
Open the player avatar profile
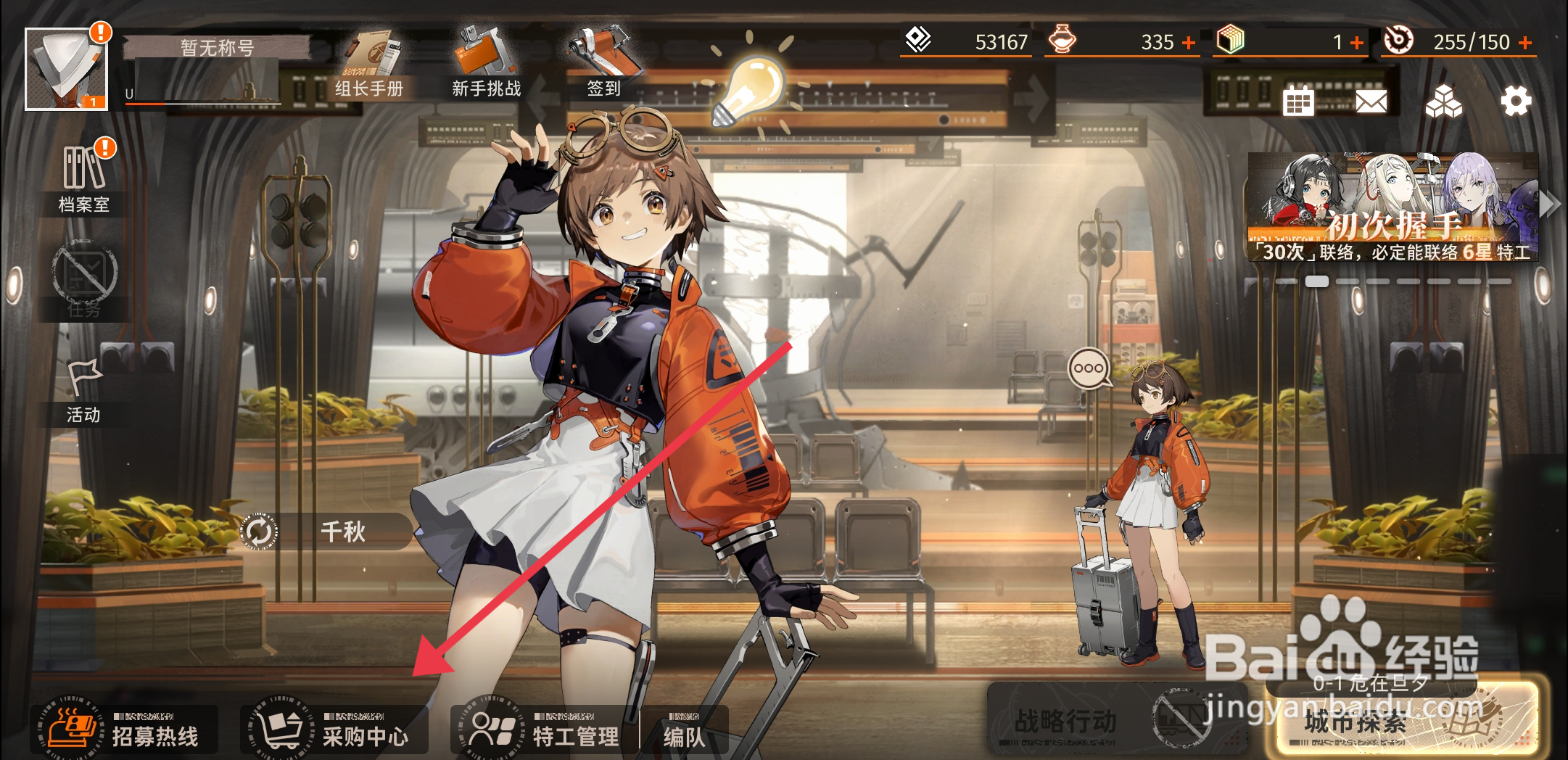point(66,70)
